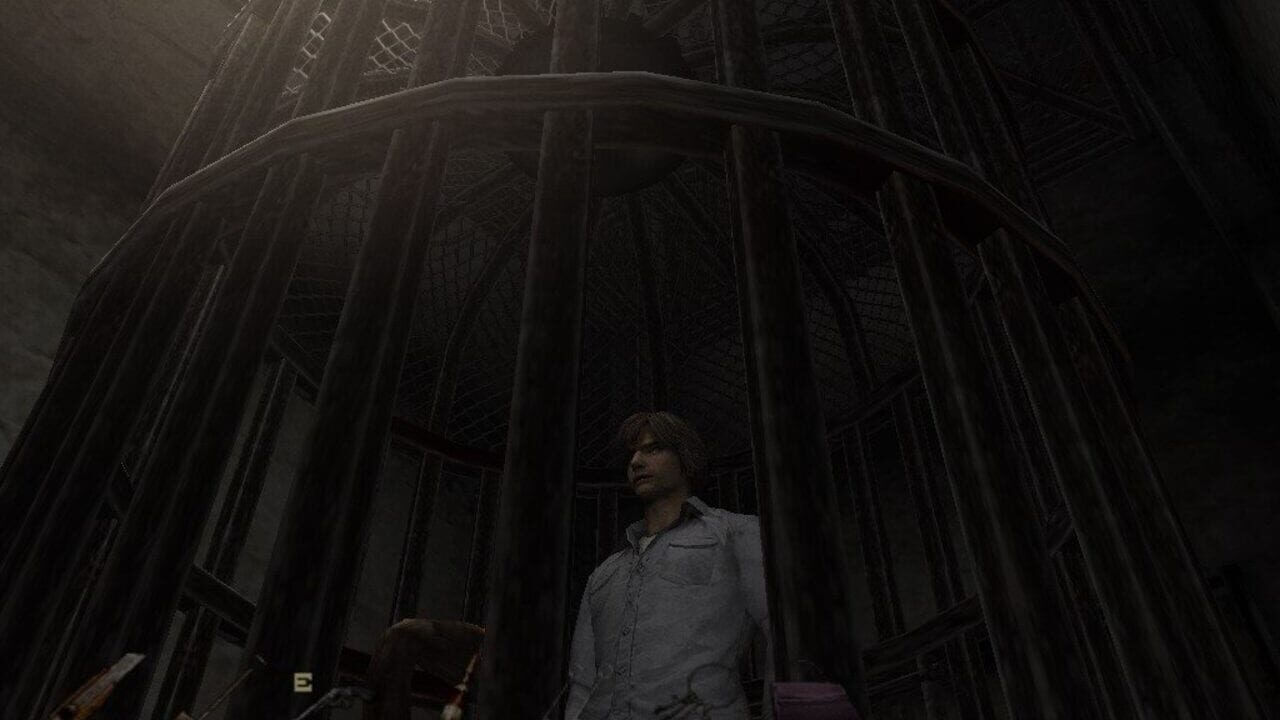
Task: Select the red-and-white stick inventory item
Action: pyautogui.click(x=461, y=690)
